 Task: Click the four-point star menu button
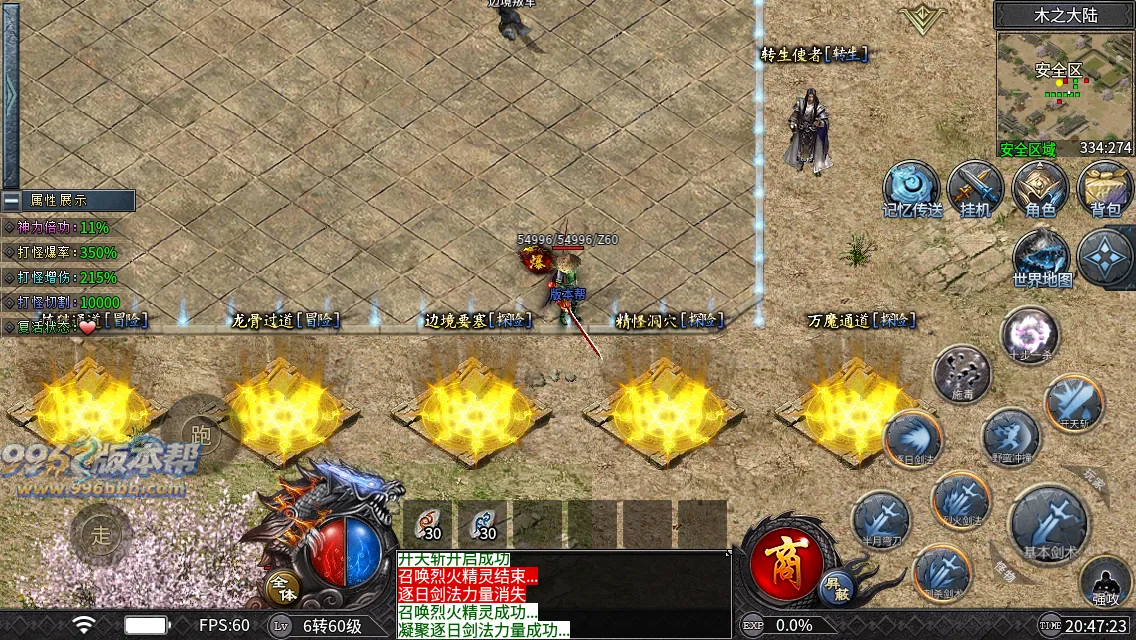[1105, 257]
